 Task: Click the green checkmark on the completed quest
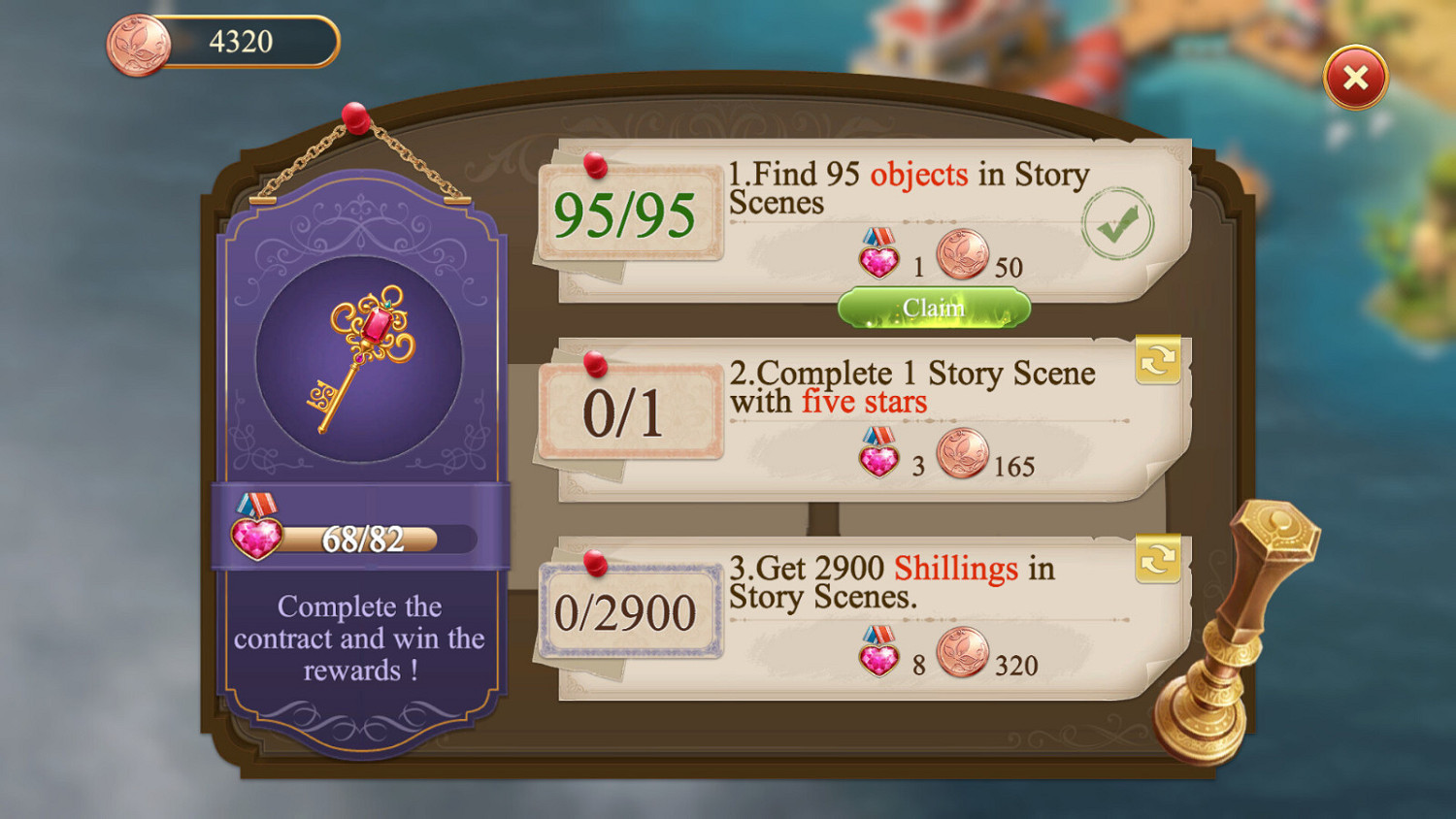(x=1118, y=222)
